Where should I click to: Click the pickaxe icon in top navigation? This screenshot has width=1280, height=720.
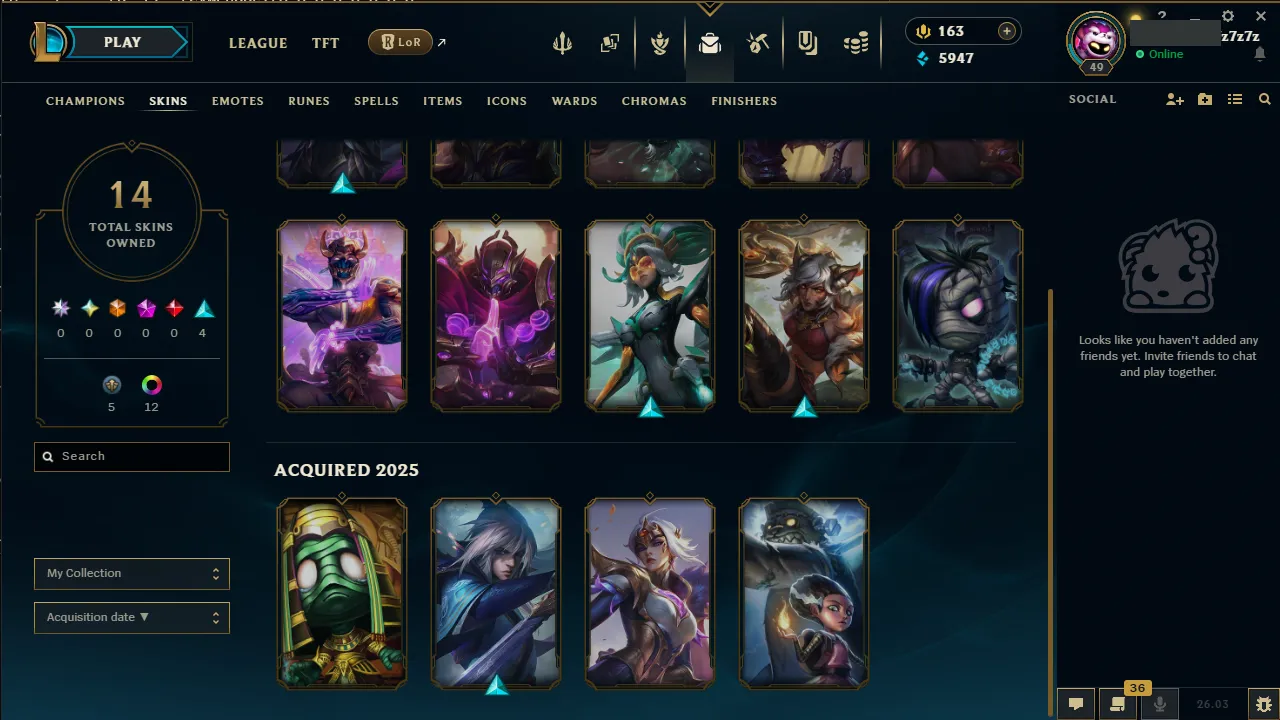[x=758, y=43]
